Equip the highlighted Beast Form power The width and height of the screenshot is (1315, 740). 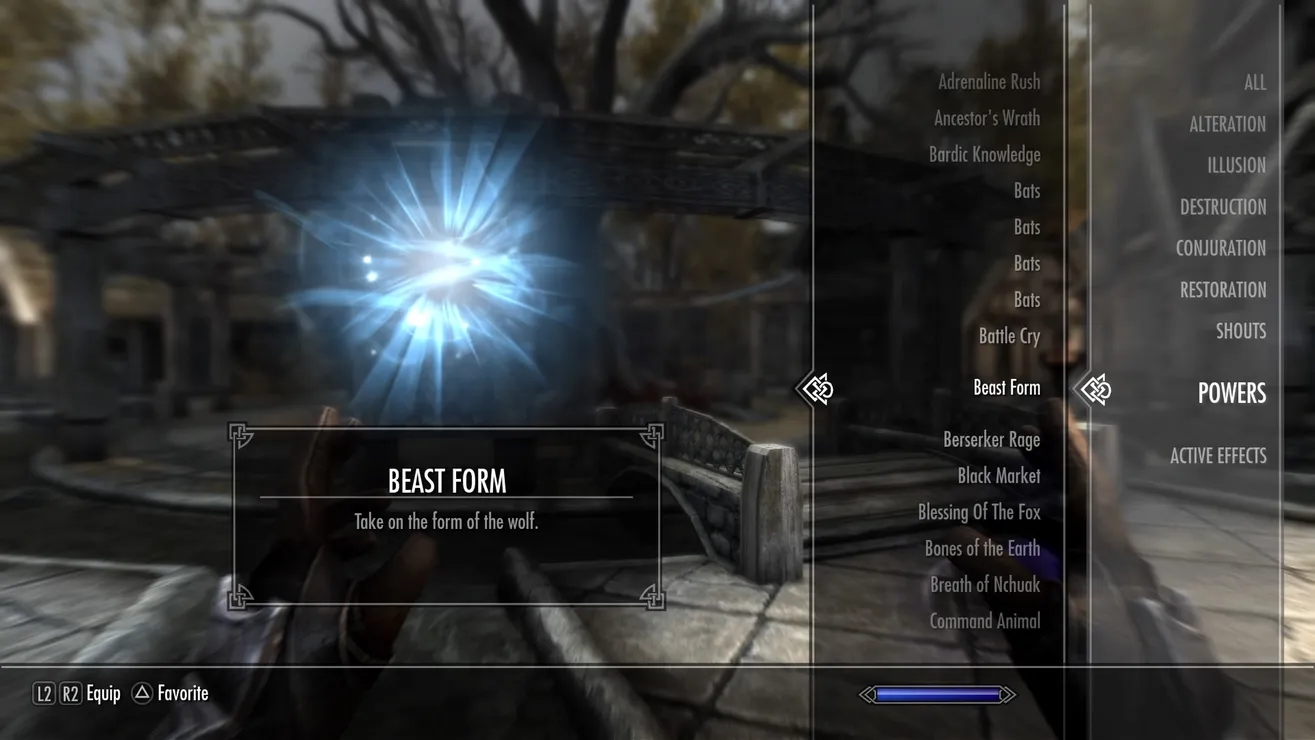click(1006, 388)
